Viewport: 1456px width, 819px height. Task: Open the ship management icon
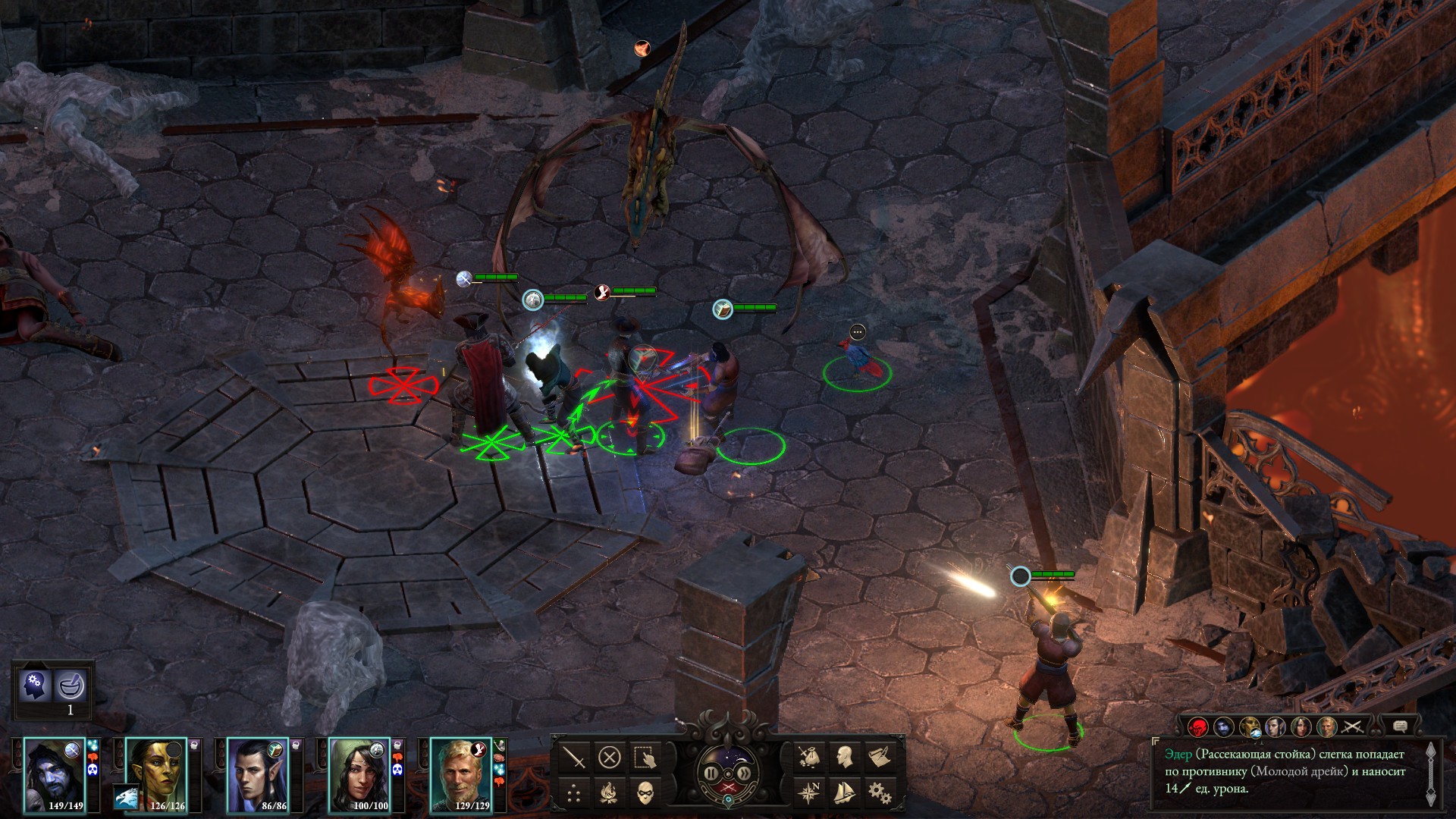(844, 793)
